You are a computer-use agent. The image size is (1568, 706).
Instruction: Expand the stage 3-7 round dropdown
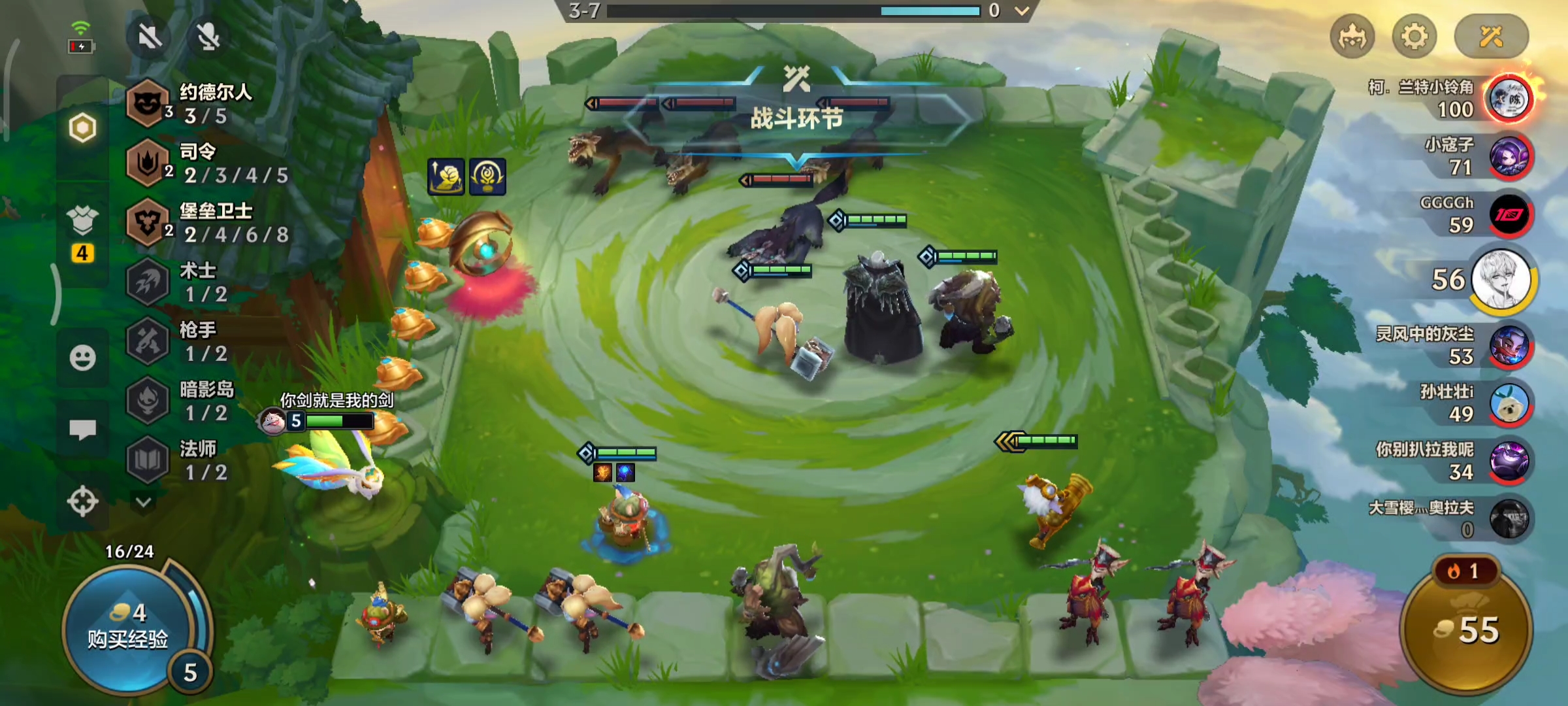(x=1022, y=11)
